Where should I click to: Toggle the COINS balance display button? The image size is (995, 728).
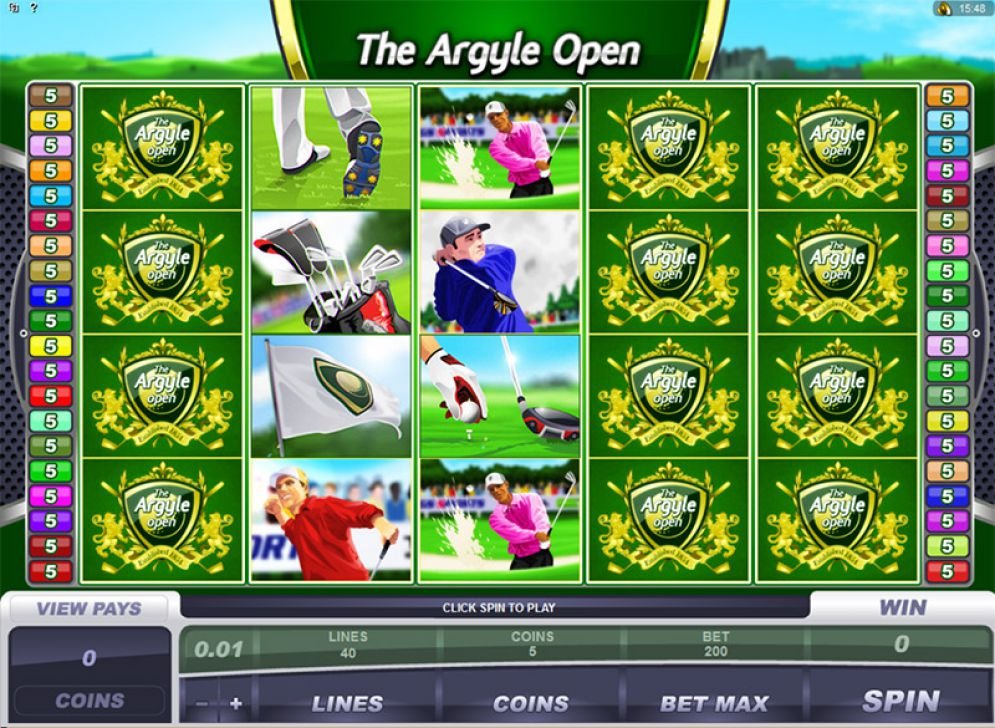point(89,701)
